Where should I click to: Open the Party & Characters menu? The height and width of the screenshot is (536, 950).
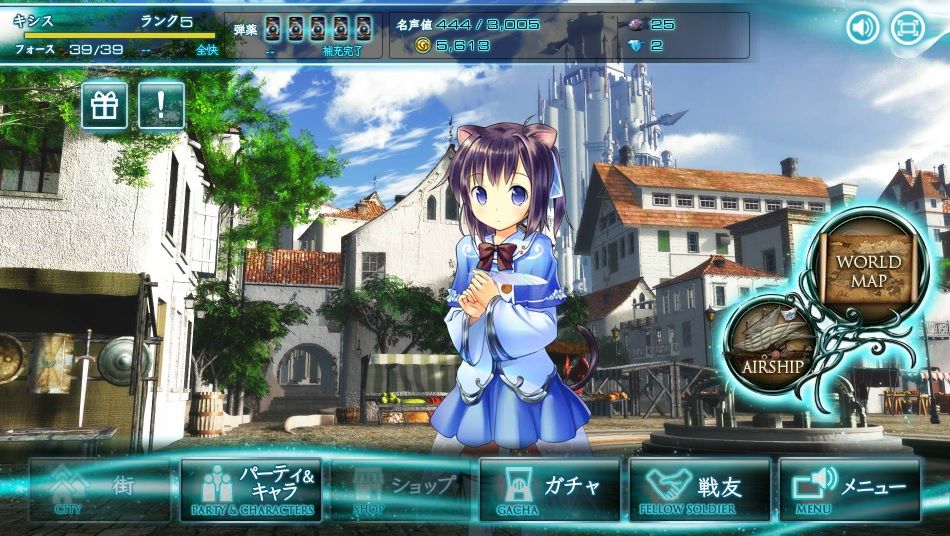pyautogui.click(x=251, y=490)
